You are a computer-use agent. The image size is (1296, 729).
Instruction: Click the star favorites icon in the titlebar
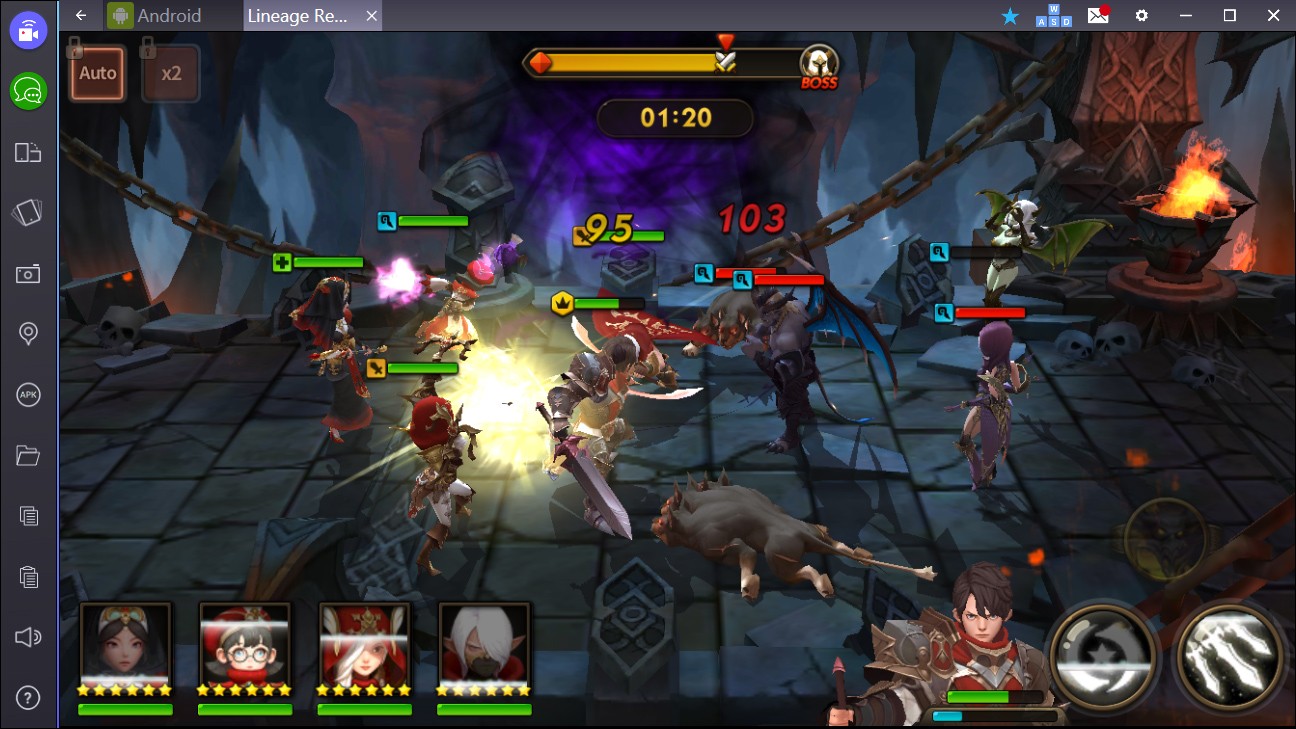coord(1009,16)
